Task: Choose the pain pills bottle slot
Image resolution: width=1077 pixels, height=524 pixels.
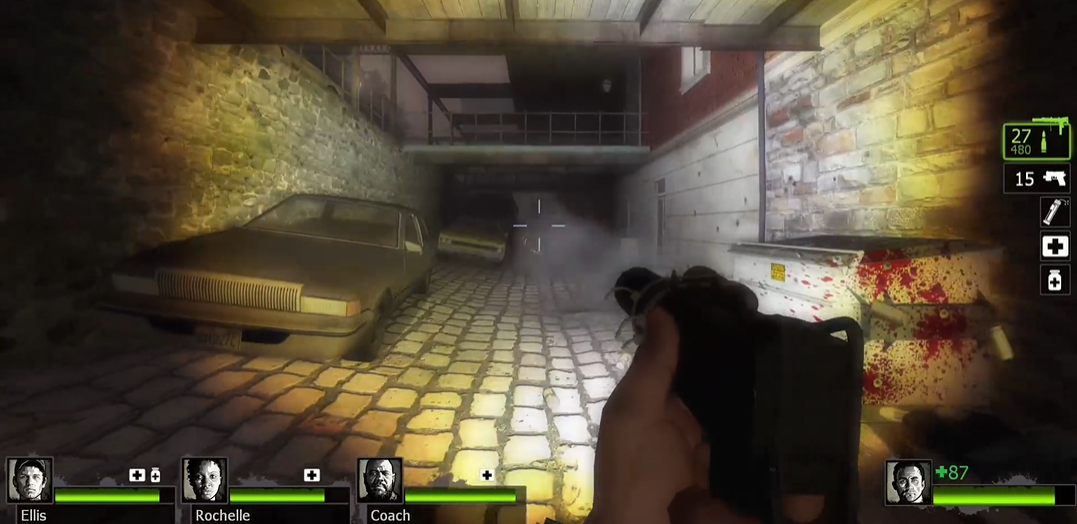Action: click(1055, 281)
